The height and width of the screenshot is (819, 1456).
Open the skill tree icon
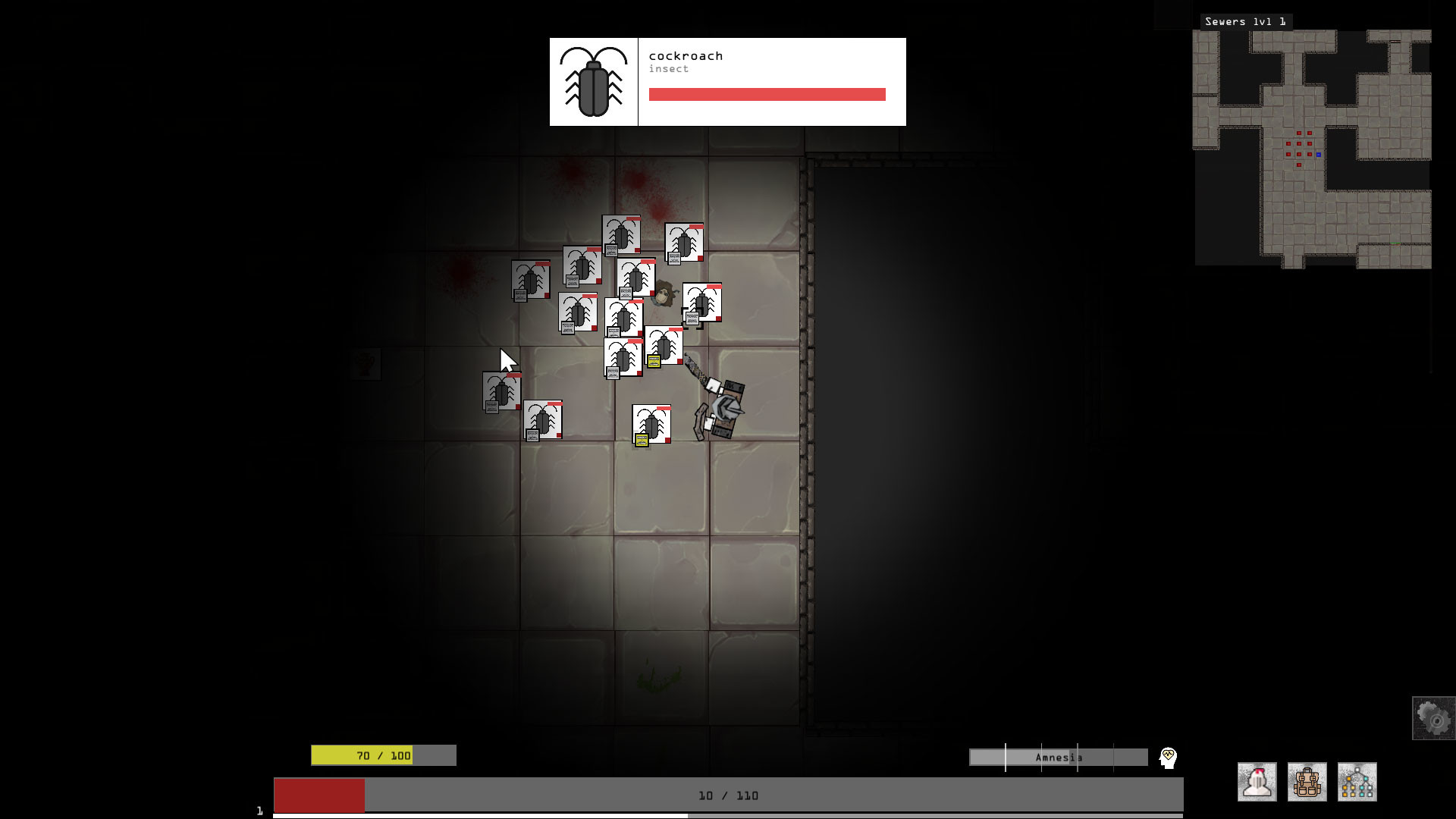coord(1356,781)
